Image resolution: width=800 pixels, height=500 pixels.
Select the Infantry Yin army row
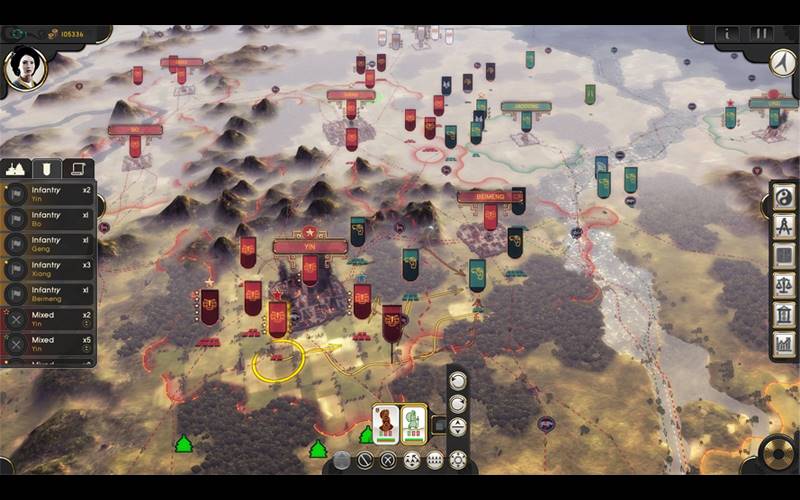(48, 193)
